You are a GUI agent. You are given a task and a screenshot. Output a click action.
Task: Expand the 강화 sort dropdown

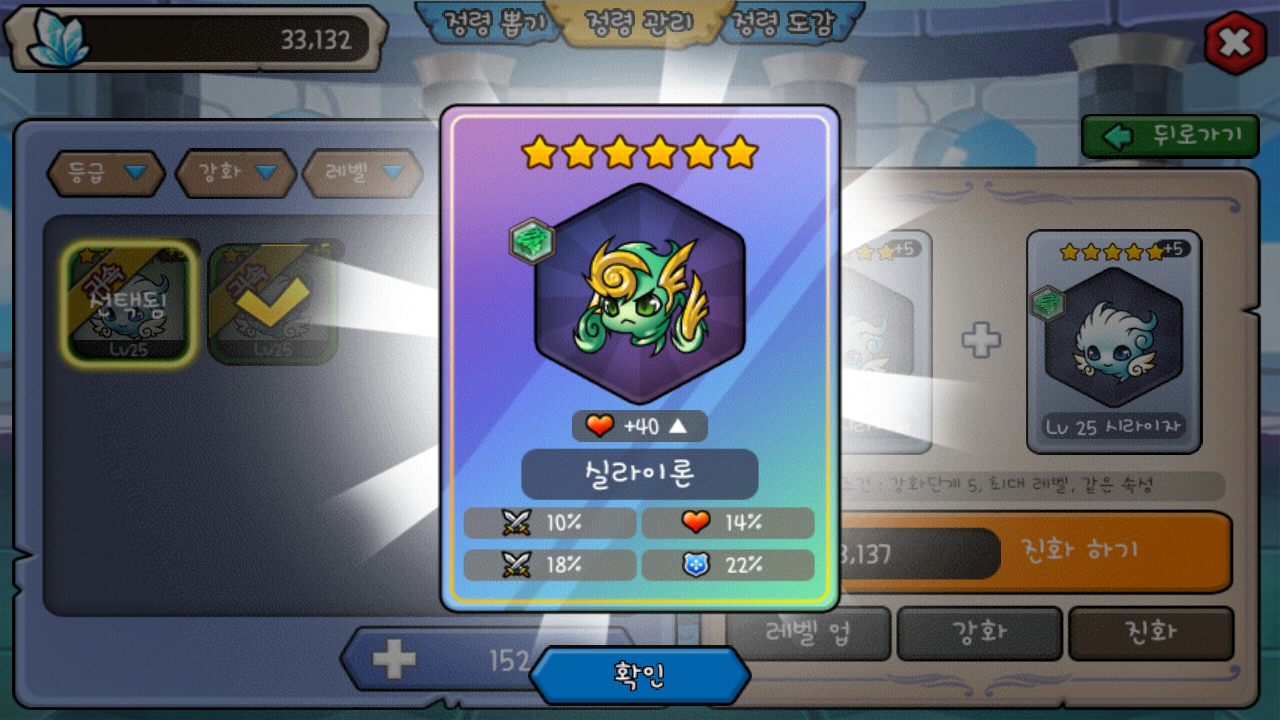tap(236, 173)
